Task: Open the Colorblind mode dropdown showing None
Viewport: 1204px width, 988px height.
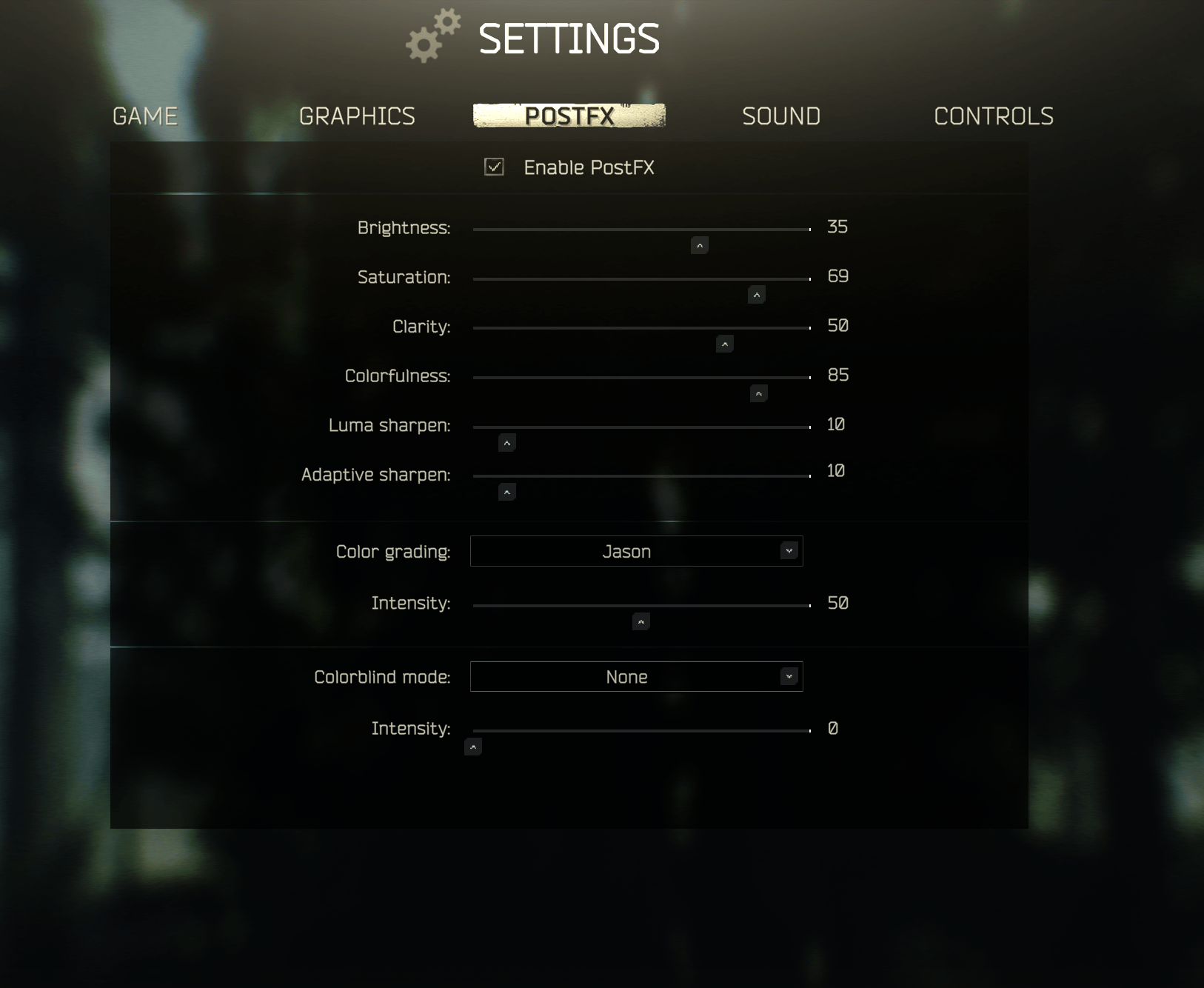Action: pyautogui.click(x=635, y=676)
